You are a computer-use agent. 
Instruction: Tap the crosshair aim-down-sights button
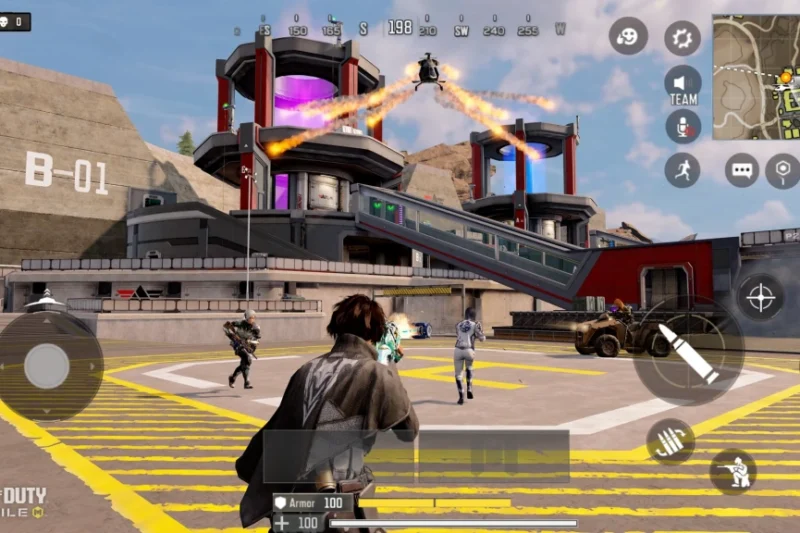[x=761, y=297]
